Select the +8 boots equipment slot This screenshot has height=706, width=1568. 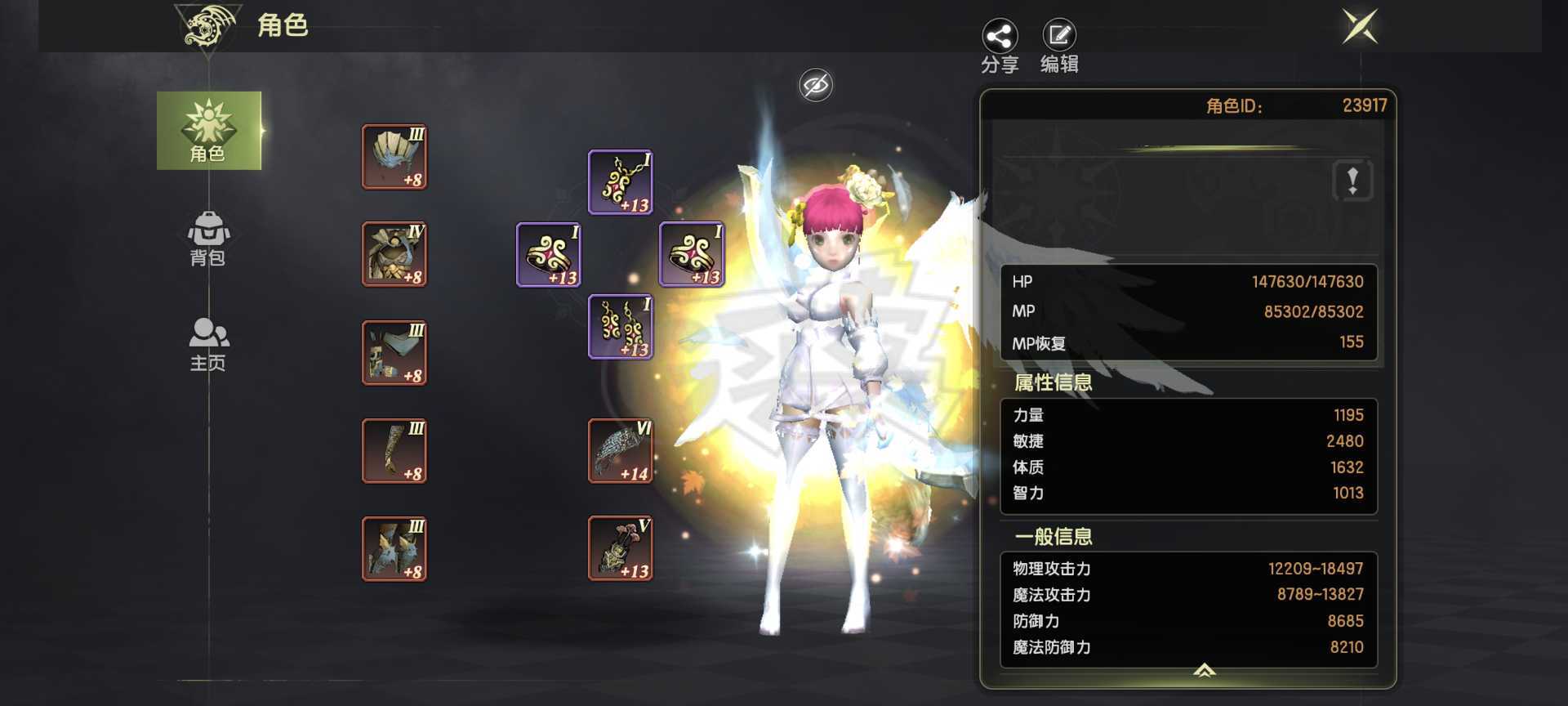click(x=394, y=548)
